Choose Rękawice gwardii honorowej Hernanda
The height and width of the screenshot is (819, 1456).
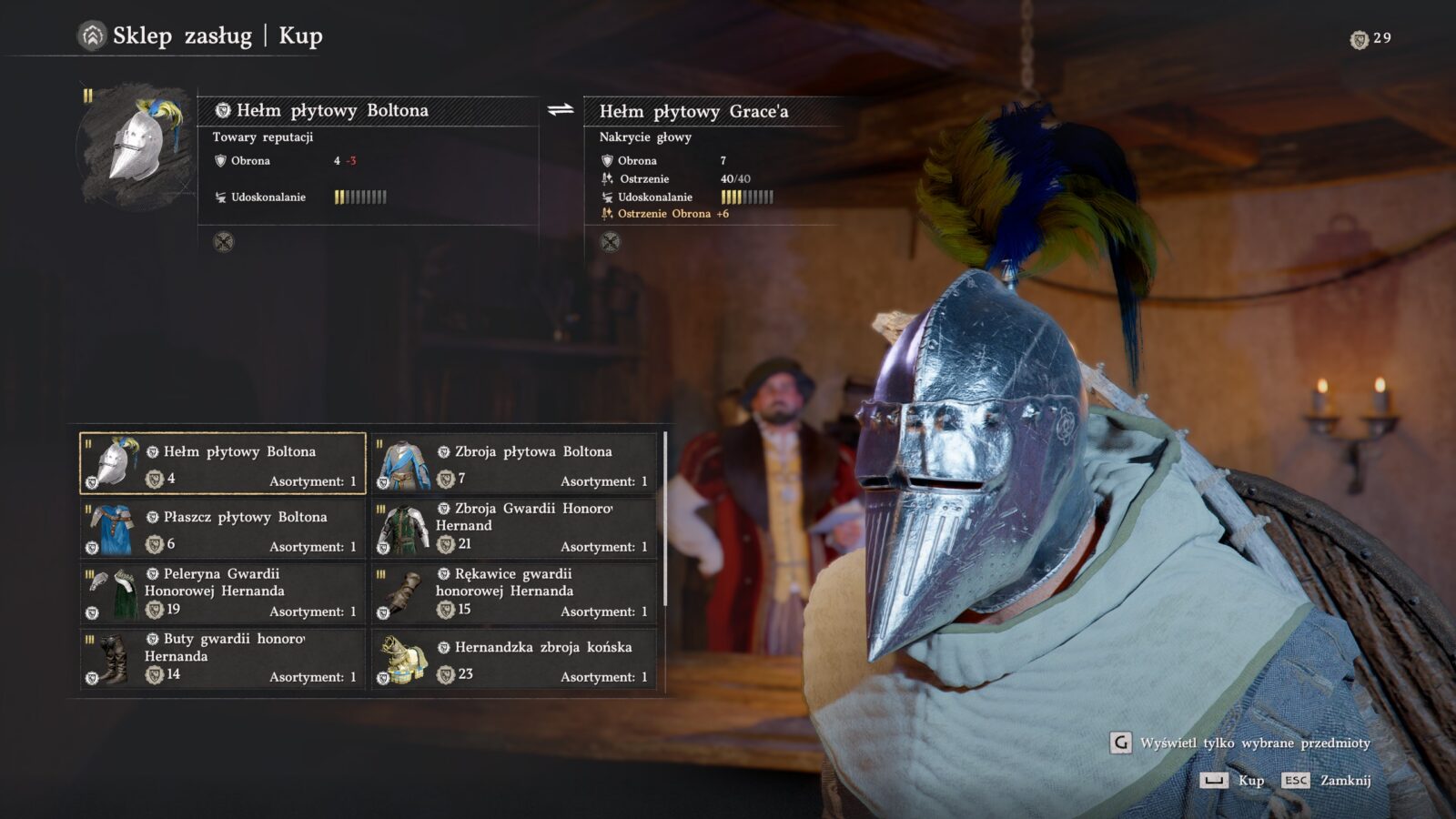pos(514,594)
